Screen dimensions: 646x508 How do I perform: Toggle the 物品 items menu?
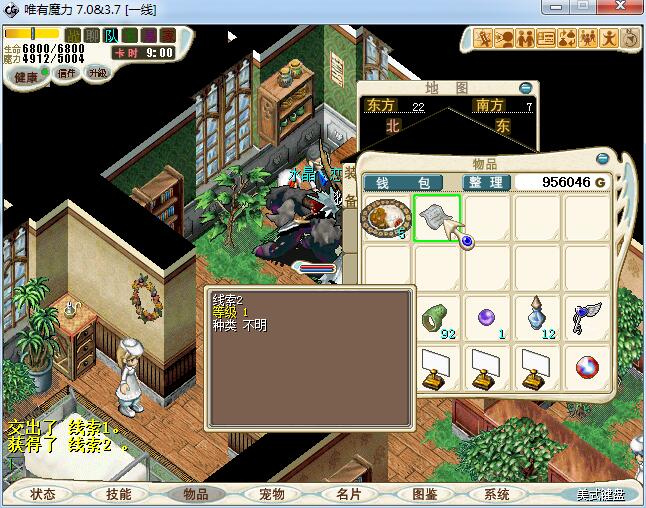click(x=195, y=494)
